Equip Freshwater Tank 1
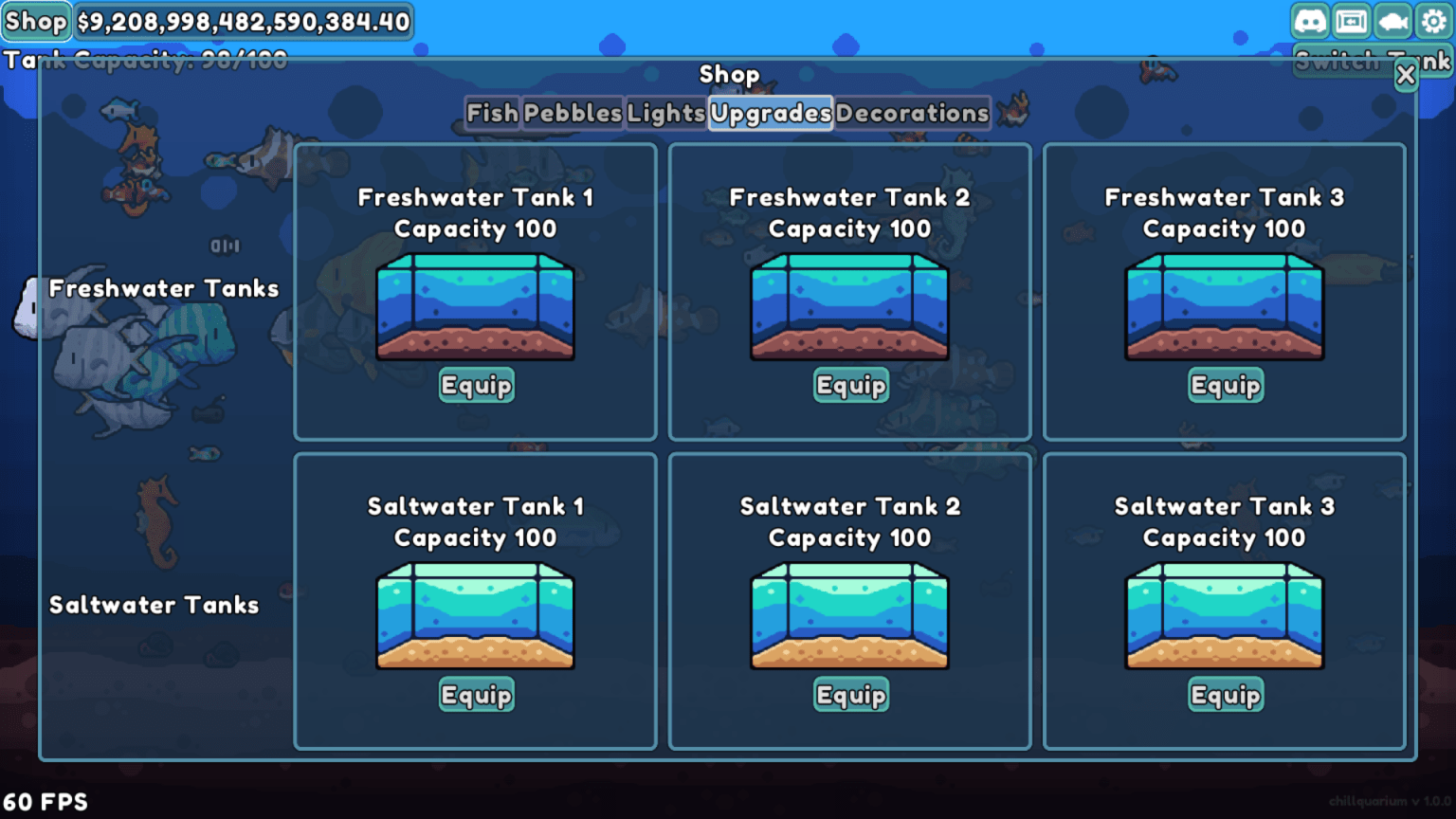Image resolution: width=1456 pixels, height=819 pixels. (476, 385)
